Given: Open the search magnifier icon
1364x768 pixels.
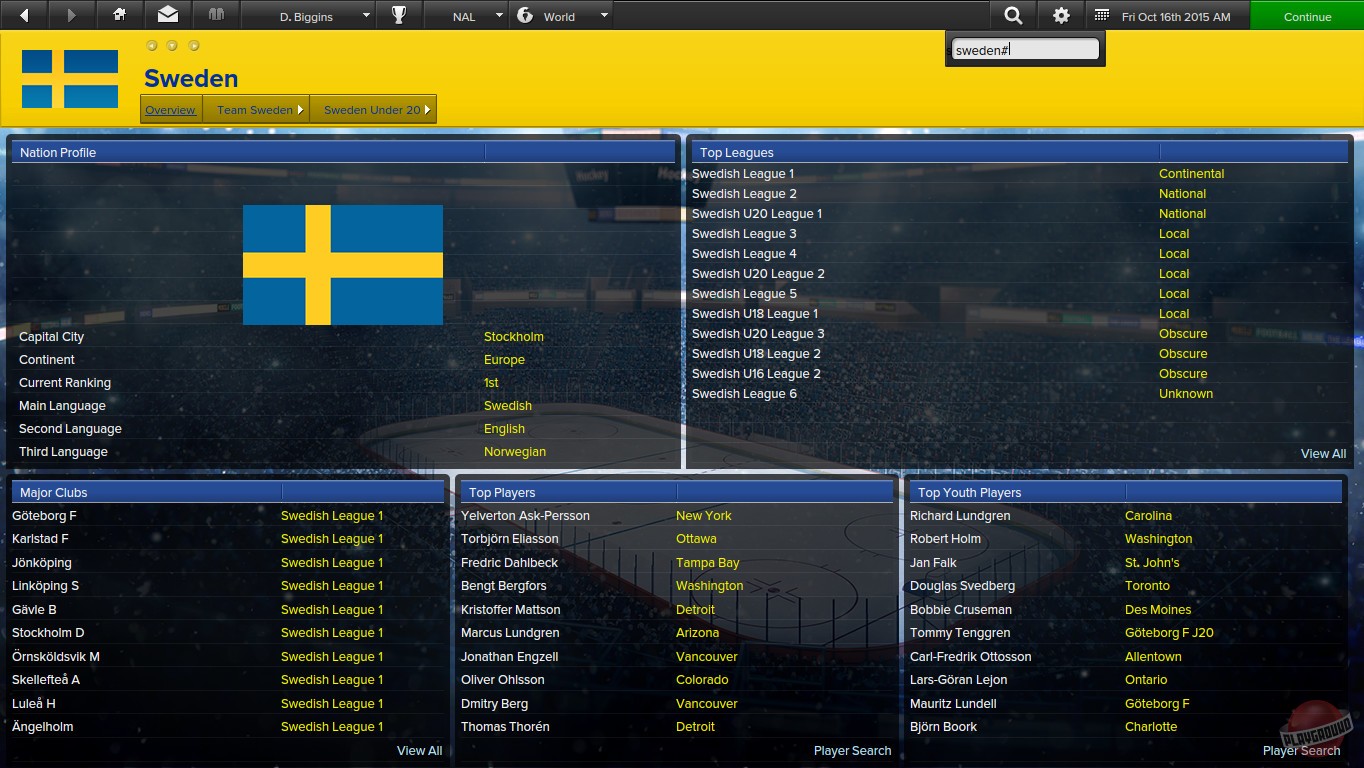Looking at the screenshot, I should pos(1013,15).
